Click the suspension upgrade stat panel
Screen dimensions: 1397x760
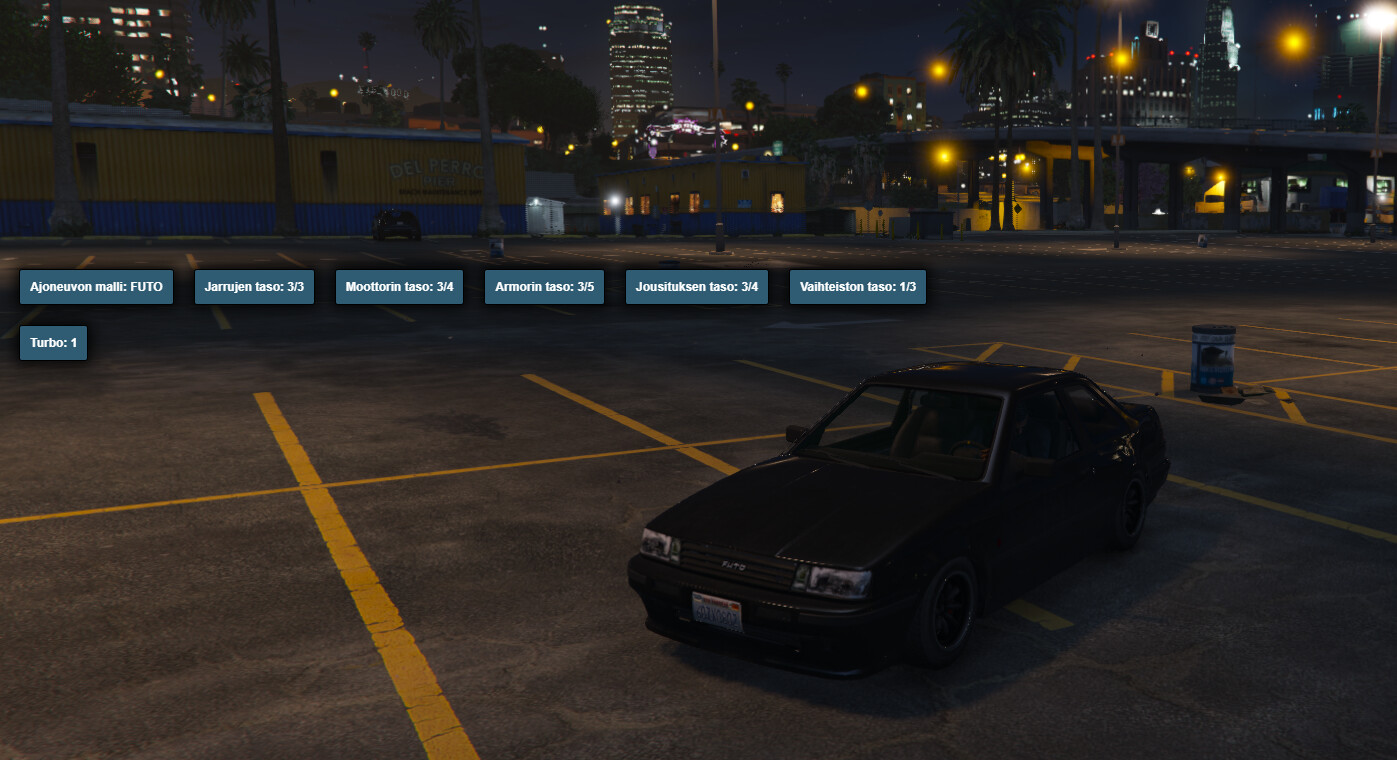point(697,286)
